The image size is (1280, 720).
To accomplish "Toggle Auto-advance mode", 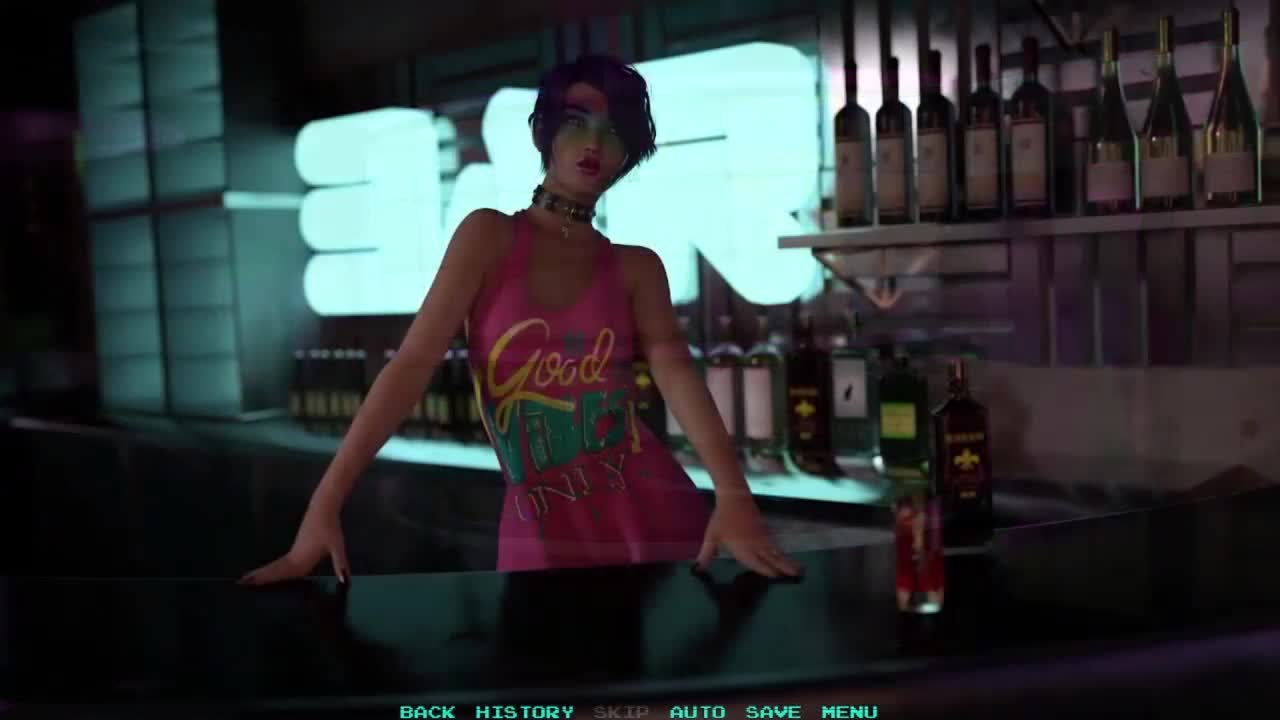I will (697, 712).
